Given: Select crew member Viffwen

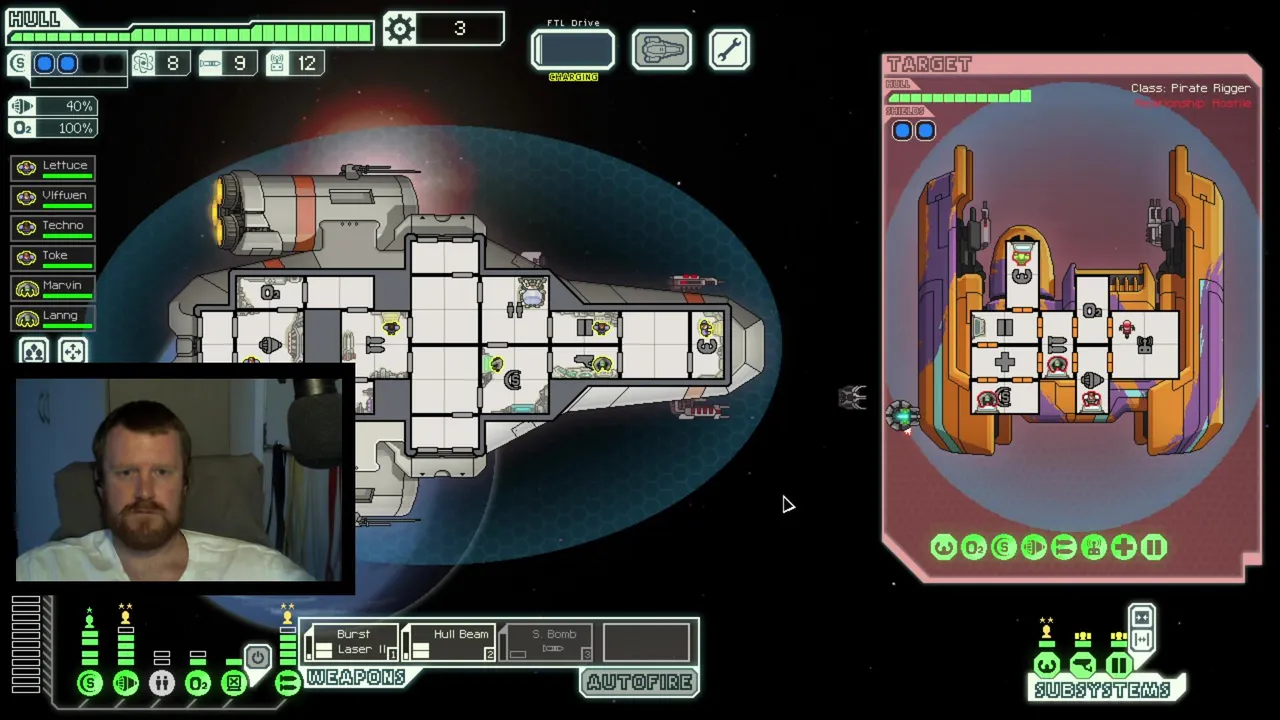Looking at the screenshot, I should (x=54, y=196).
